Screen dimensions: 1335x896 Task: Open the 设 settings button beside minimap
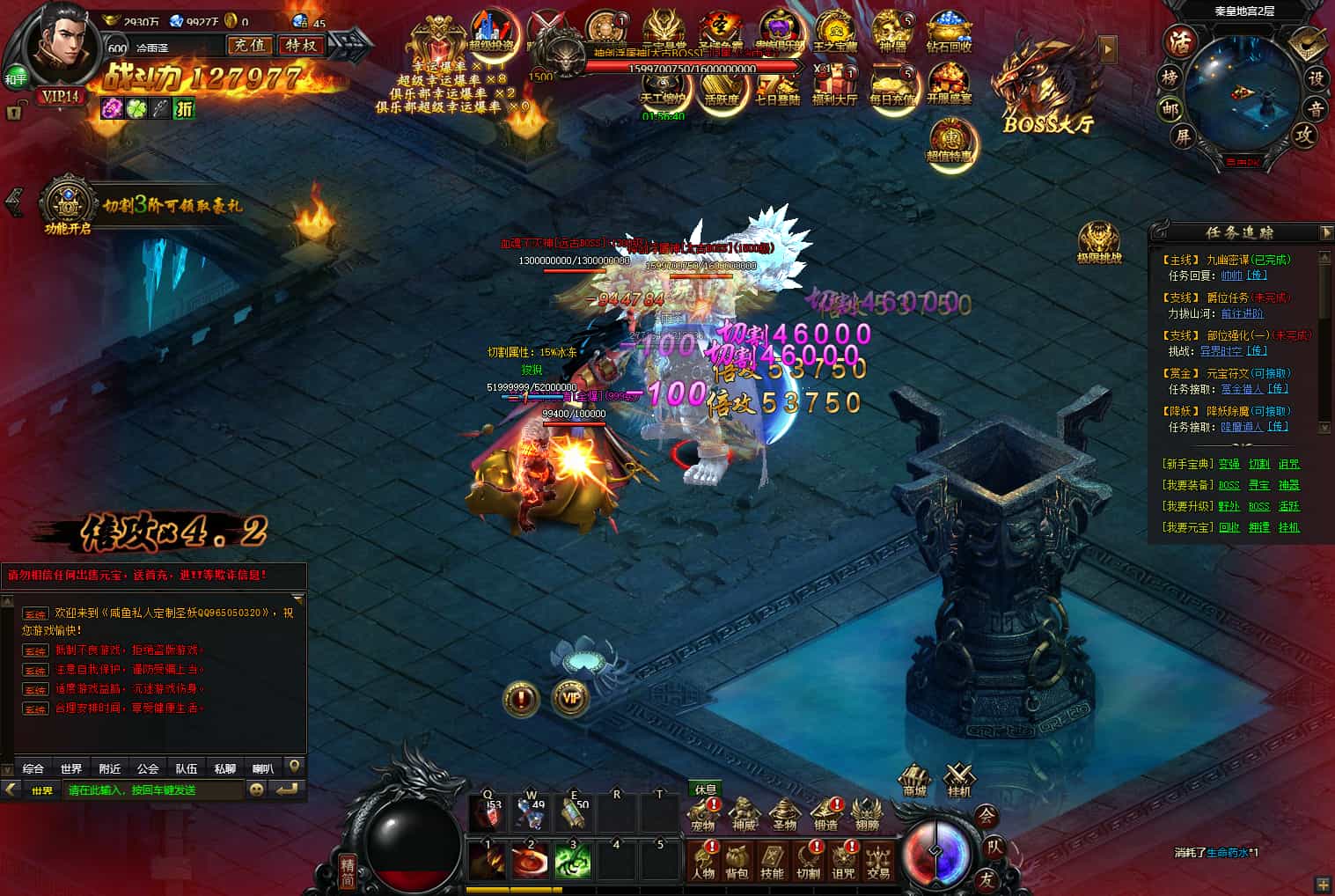click(1315, 78)
